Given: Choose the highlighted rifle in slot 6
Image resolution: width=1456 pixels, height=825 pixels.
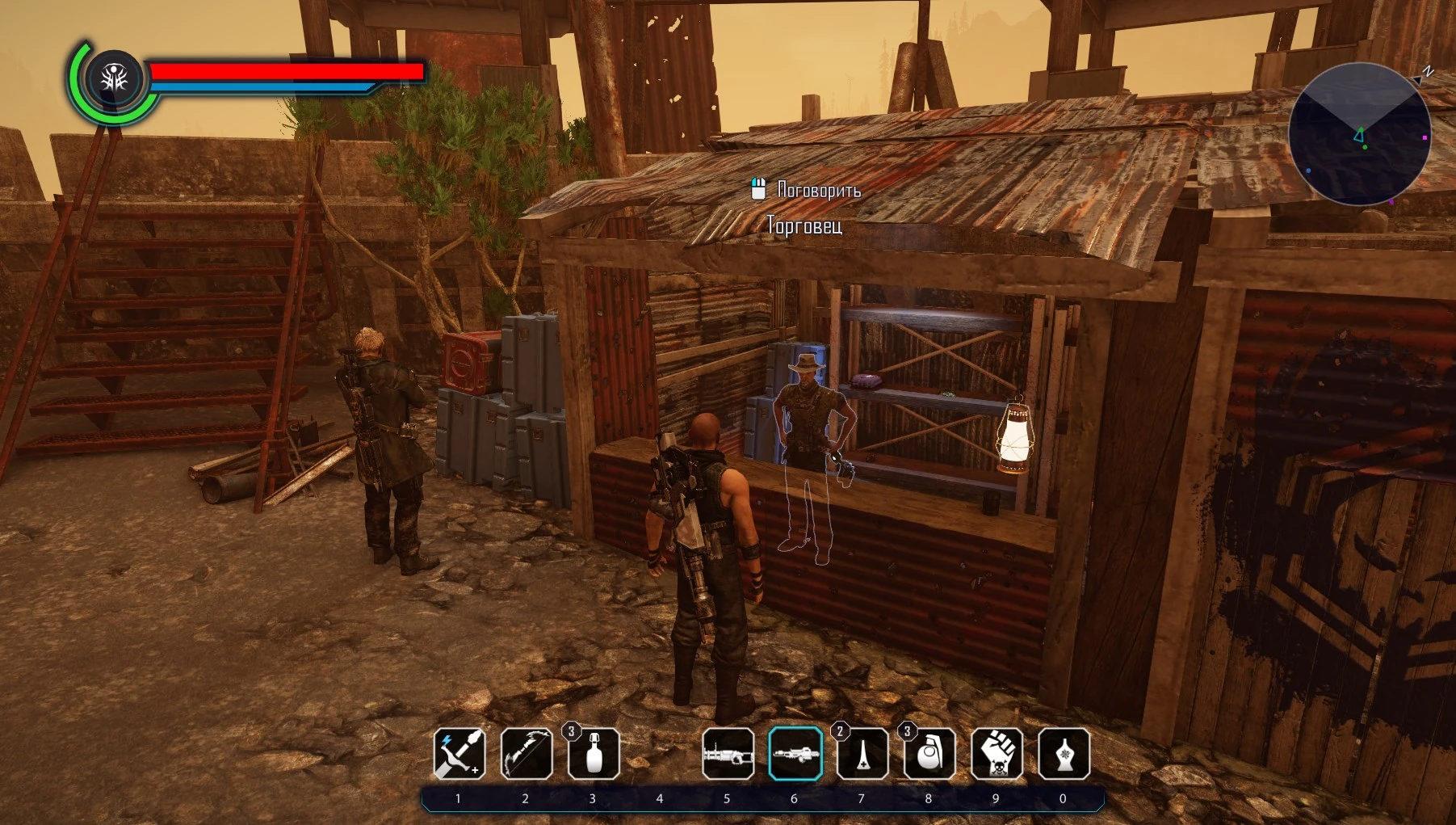Looking at the screenshot, I should [x=795, y=754].
